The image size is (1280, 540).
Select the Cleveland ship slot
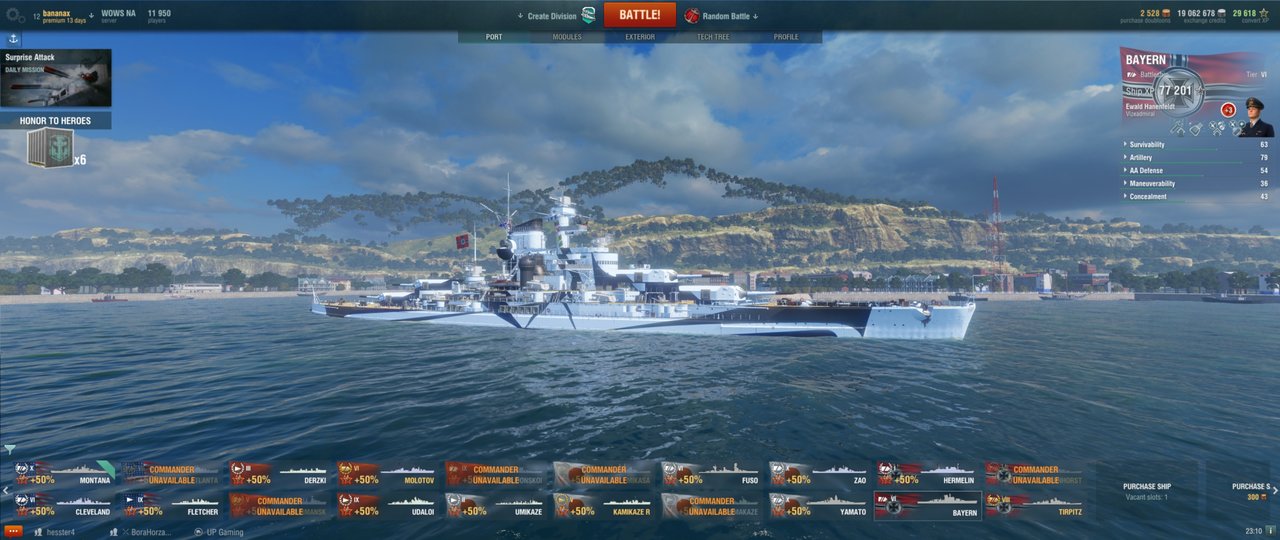(x=65, y=506)
